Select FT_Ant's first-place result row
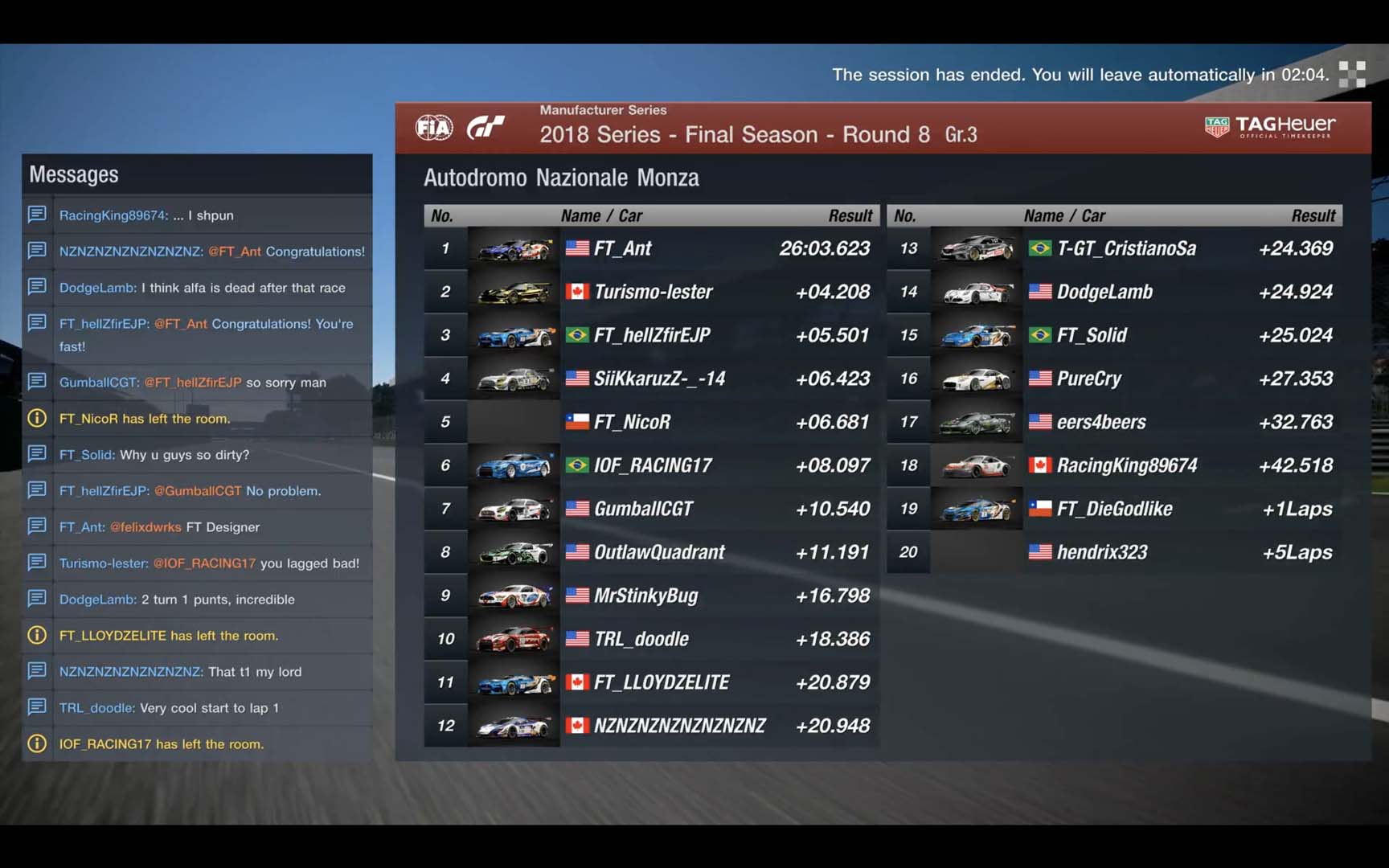The image size is (1389, 868). (651, 248)
